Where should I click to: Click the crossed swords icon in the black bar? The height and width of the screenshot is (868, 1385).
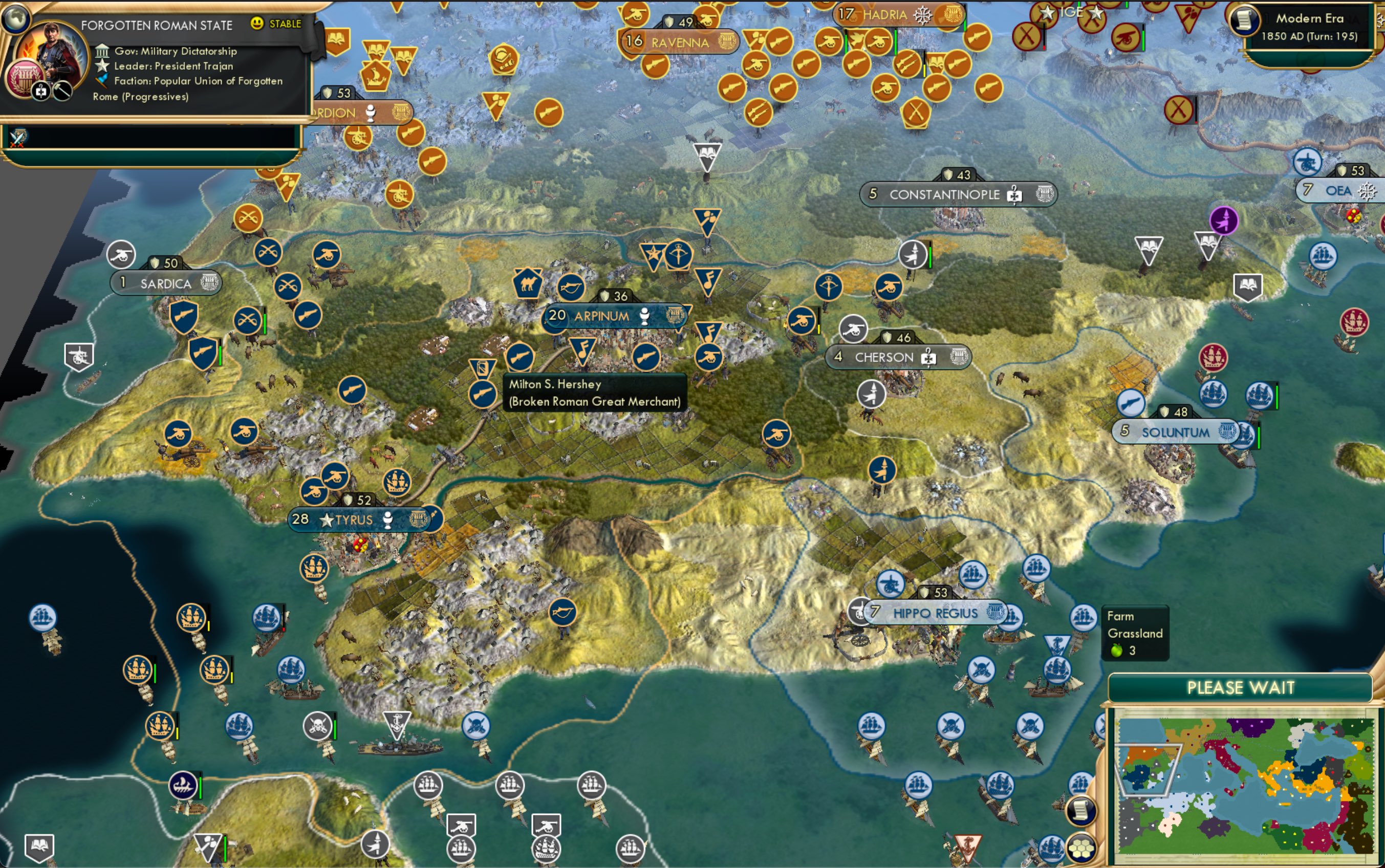click(18, 137)
